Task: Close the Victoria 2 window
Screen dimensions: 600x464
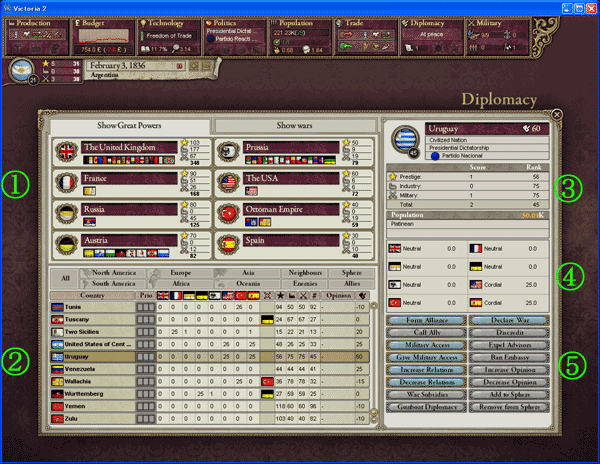Action: (x=590, y=7)
